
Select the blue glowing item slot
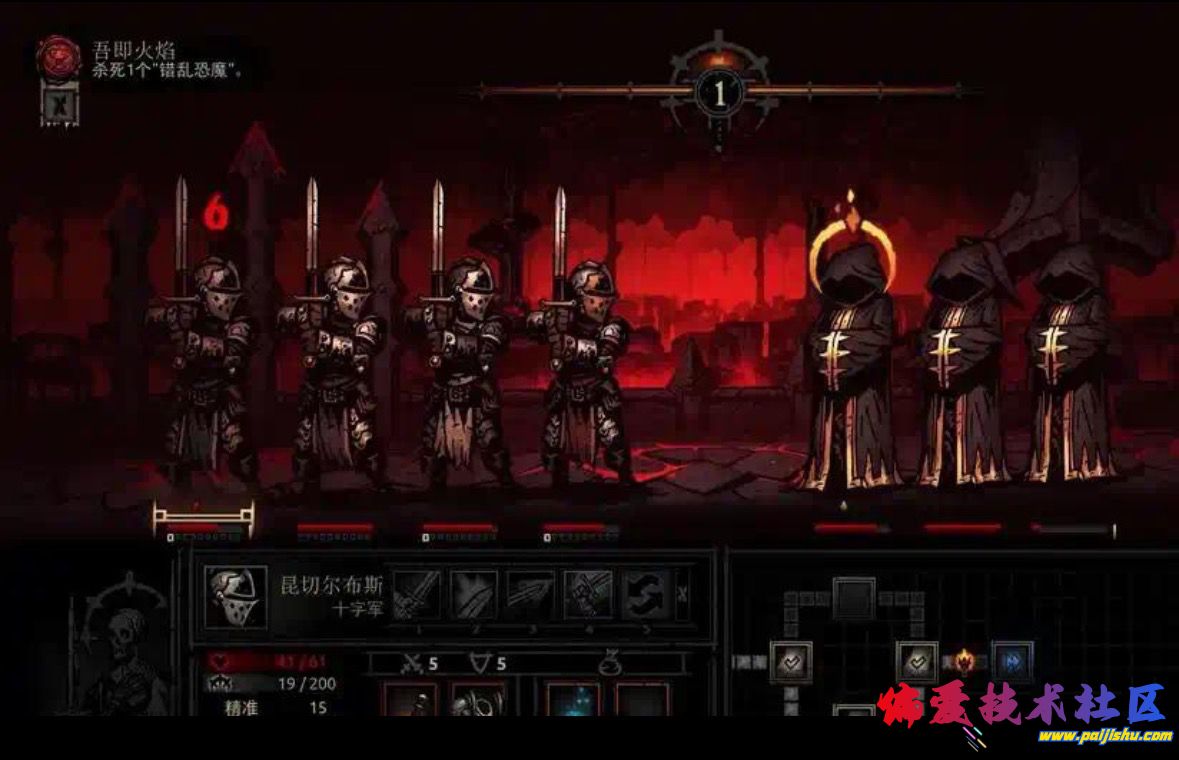click(x=573, y=700)
